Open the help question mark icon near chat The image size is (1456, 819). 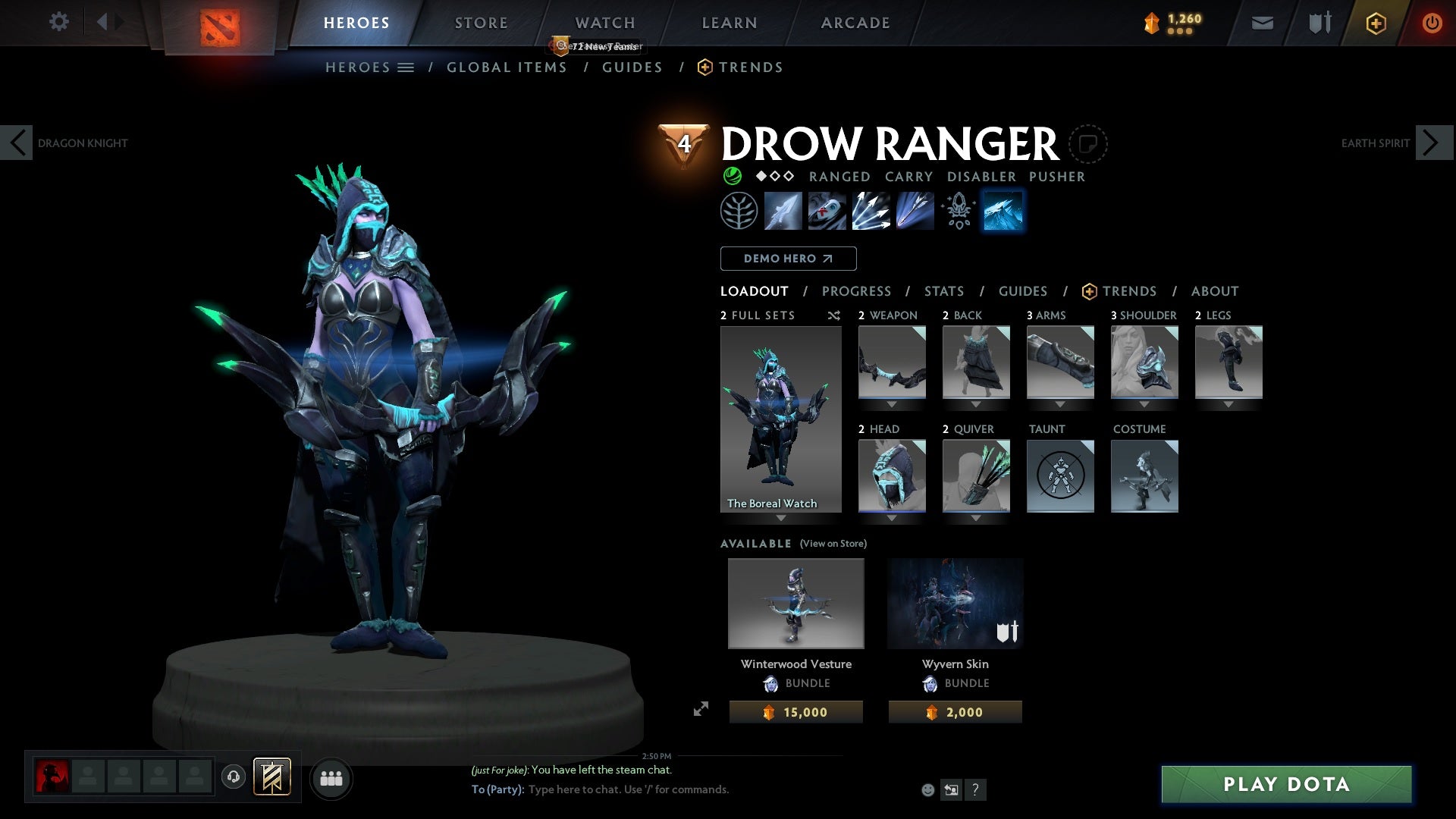pyautogui.click(x=975, y=789)
